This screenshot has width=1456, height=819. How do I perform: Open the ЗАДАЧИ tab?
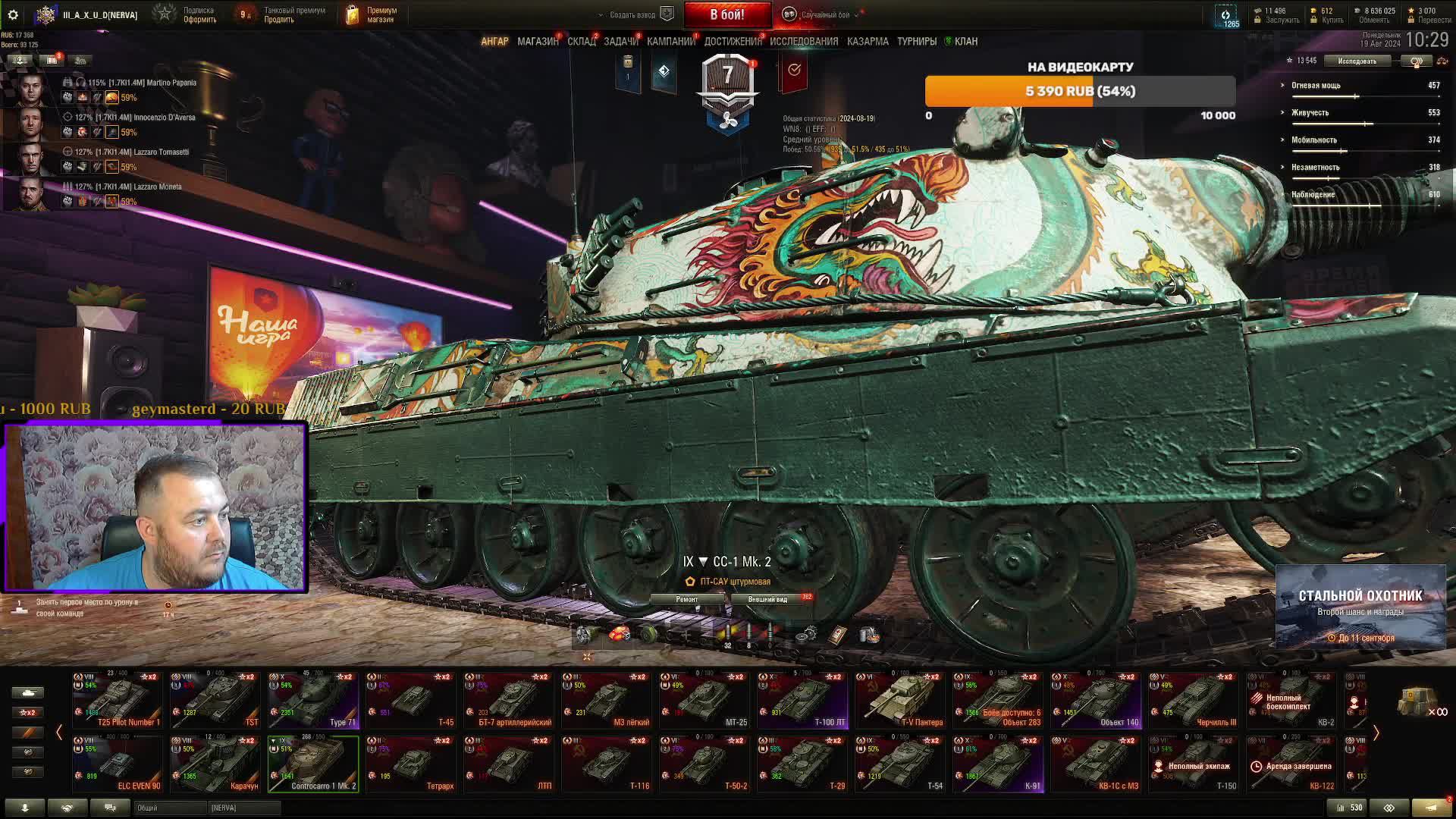(x=621, y=42)
